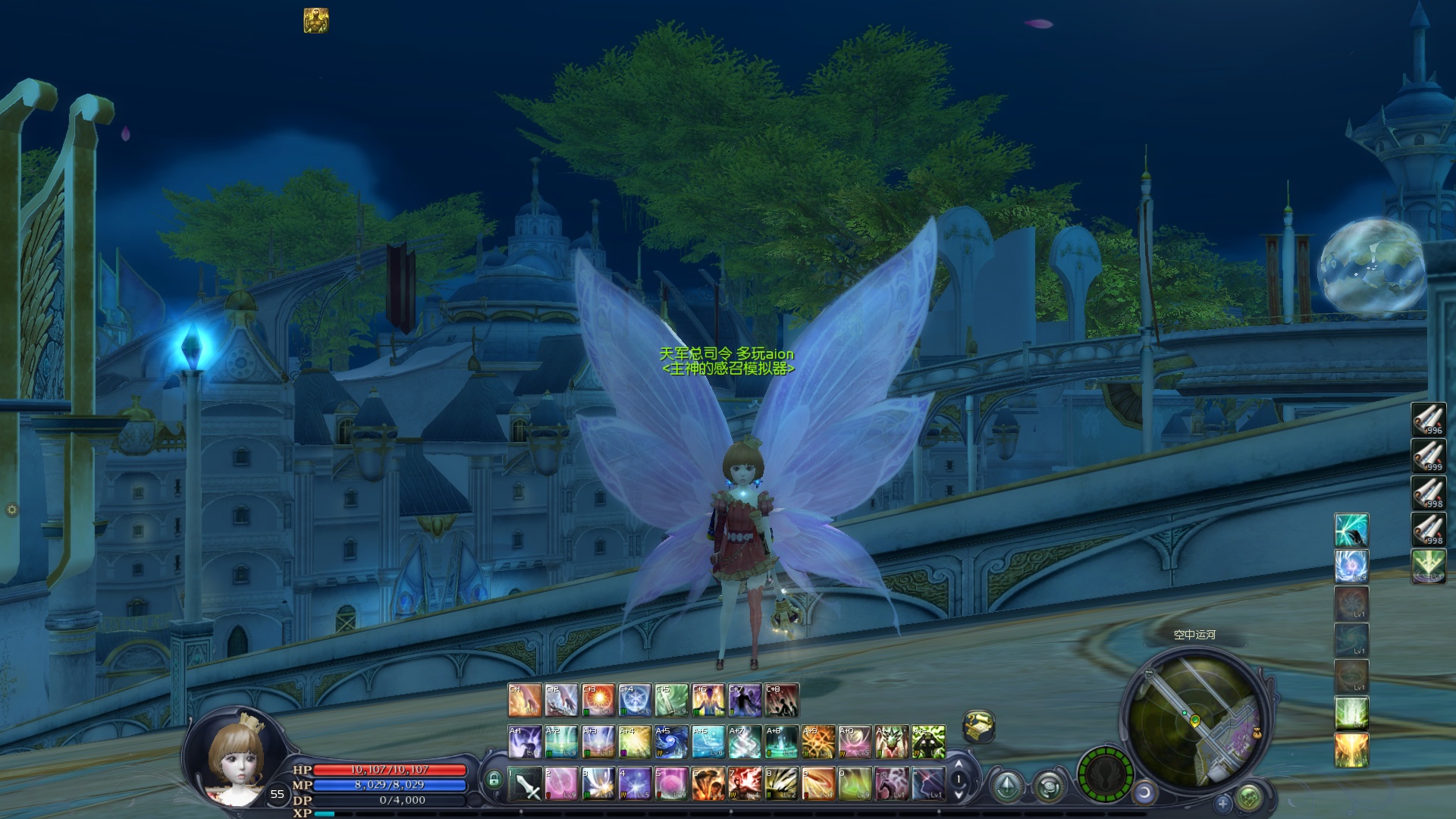This screenshot has width=1456, height=819.
Task: Open the green round button beside the plus
Action: click(x=1249, y=798)
